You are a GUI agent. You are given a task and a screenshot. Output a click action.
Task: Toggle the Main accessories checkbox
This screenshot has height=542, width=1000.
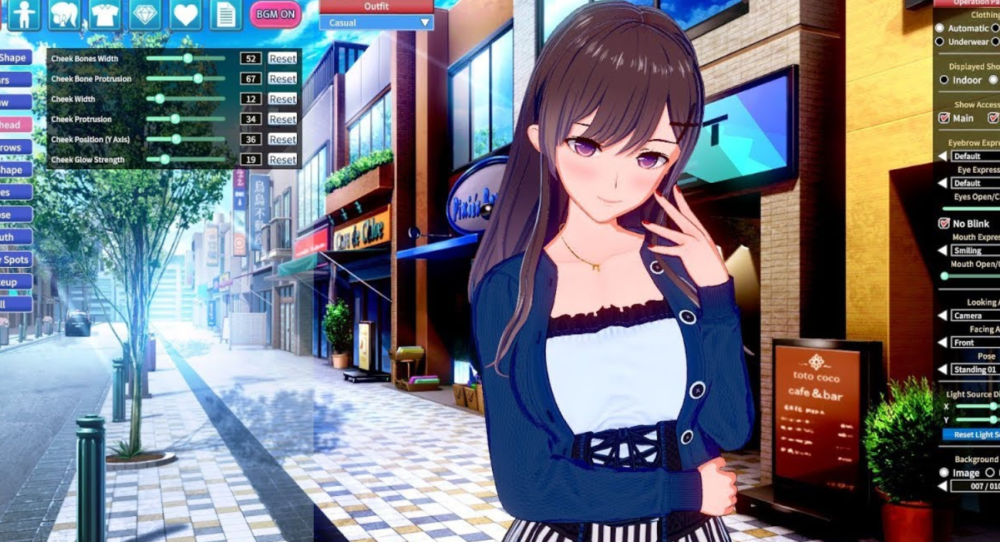pyautogui.click(x=944, y=118)
